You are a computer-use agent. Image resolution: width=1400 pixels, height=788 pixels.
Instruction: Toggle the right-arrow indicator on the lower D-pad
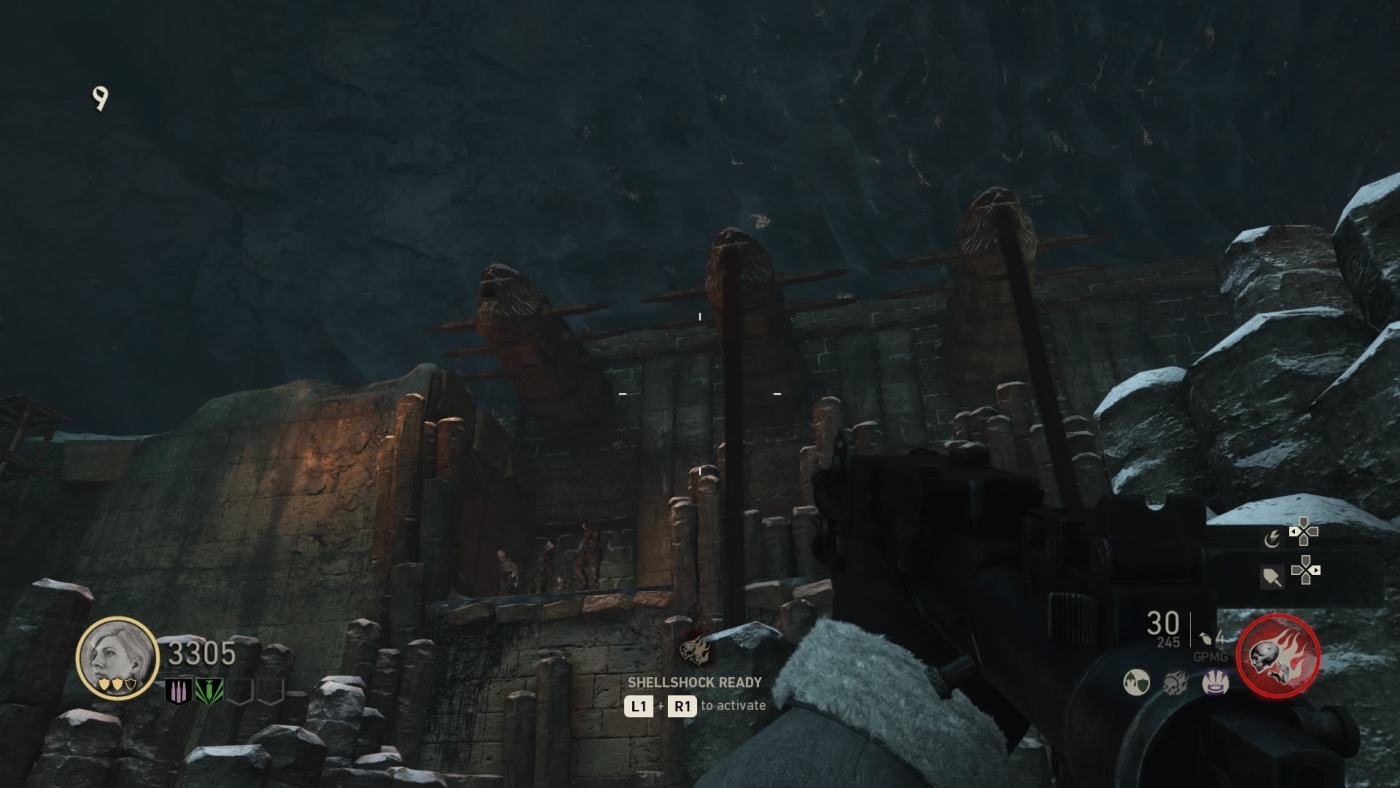(x=1314, y=570)
